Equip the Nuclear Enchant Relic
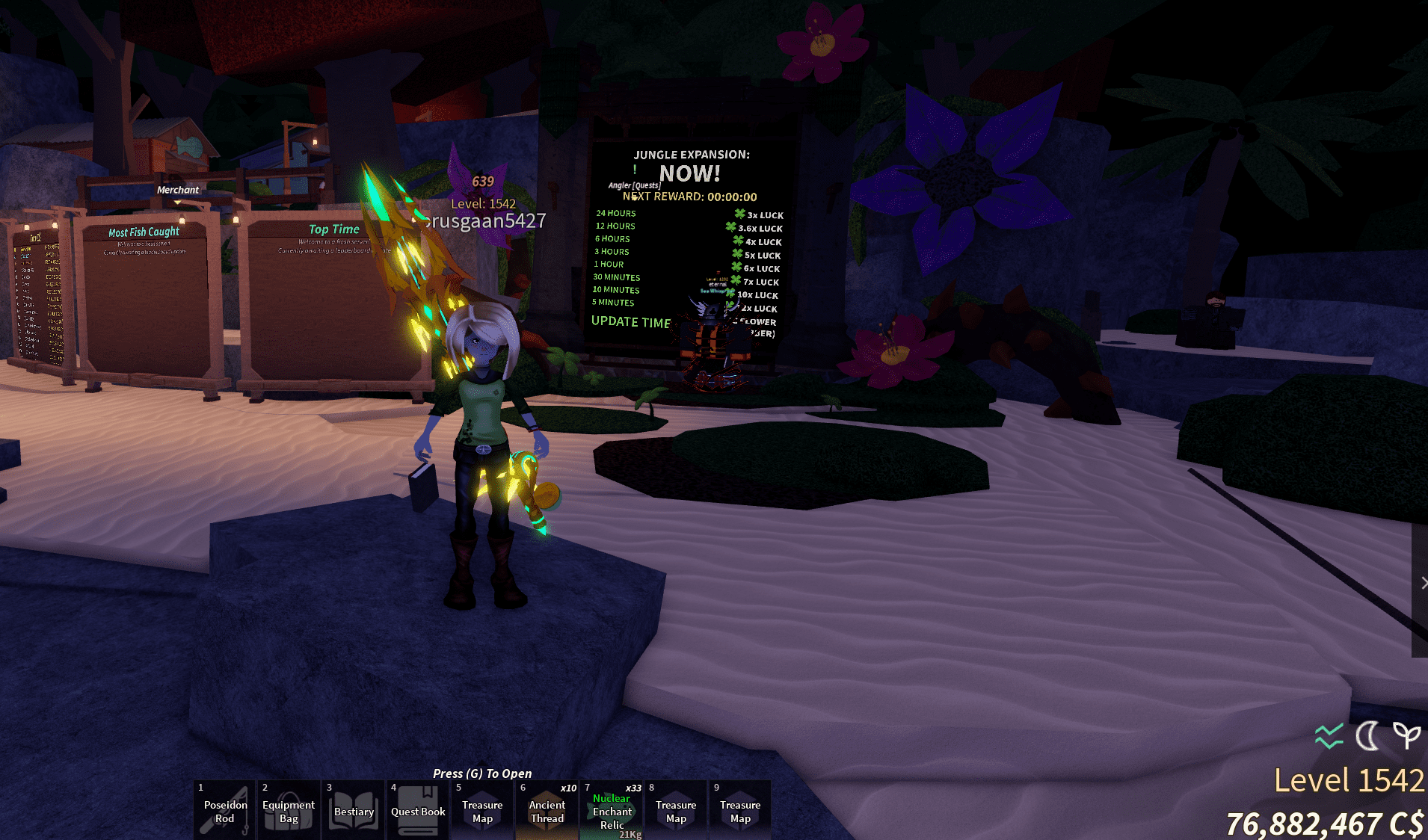Viewport: 1428px width, 840px height. click(x=612, y=810)
